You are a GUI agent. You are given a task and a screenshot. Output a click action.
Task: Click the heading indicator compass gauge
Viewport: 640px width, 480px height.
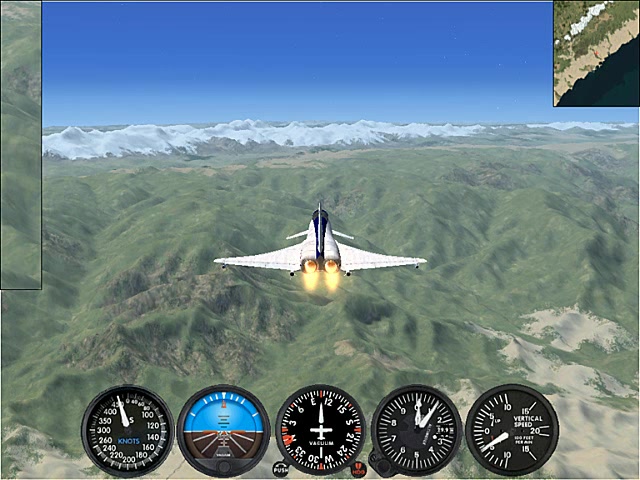coord(320,430)
